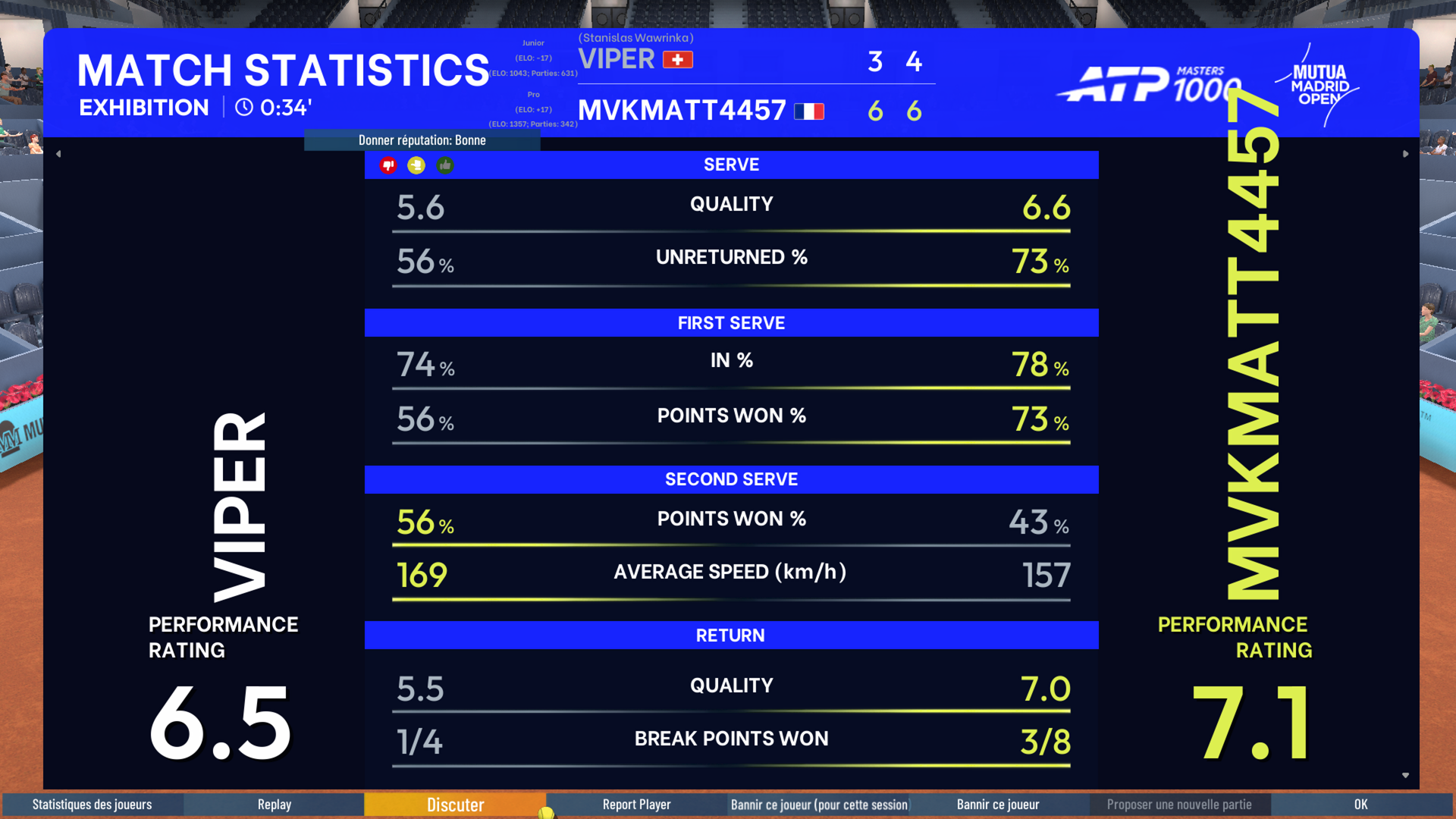Open the Discuter chat

click(x=455, y=805)
